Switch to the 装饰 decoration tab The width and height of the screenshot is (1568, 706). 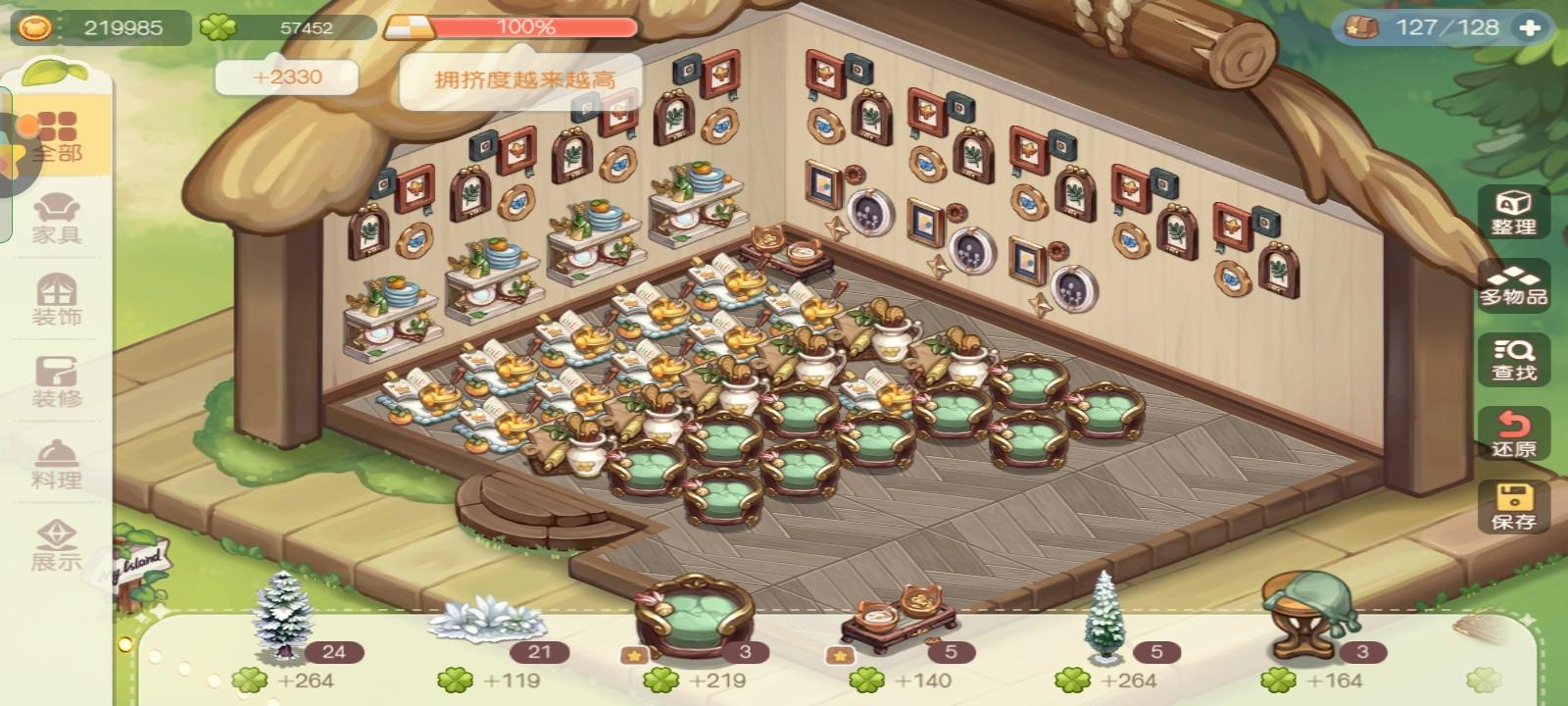coord(59,299)
